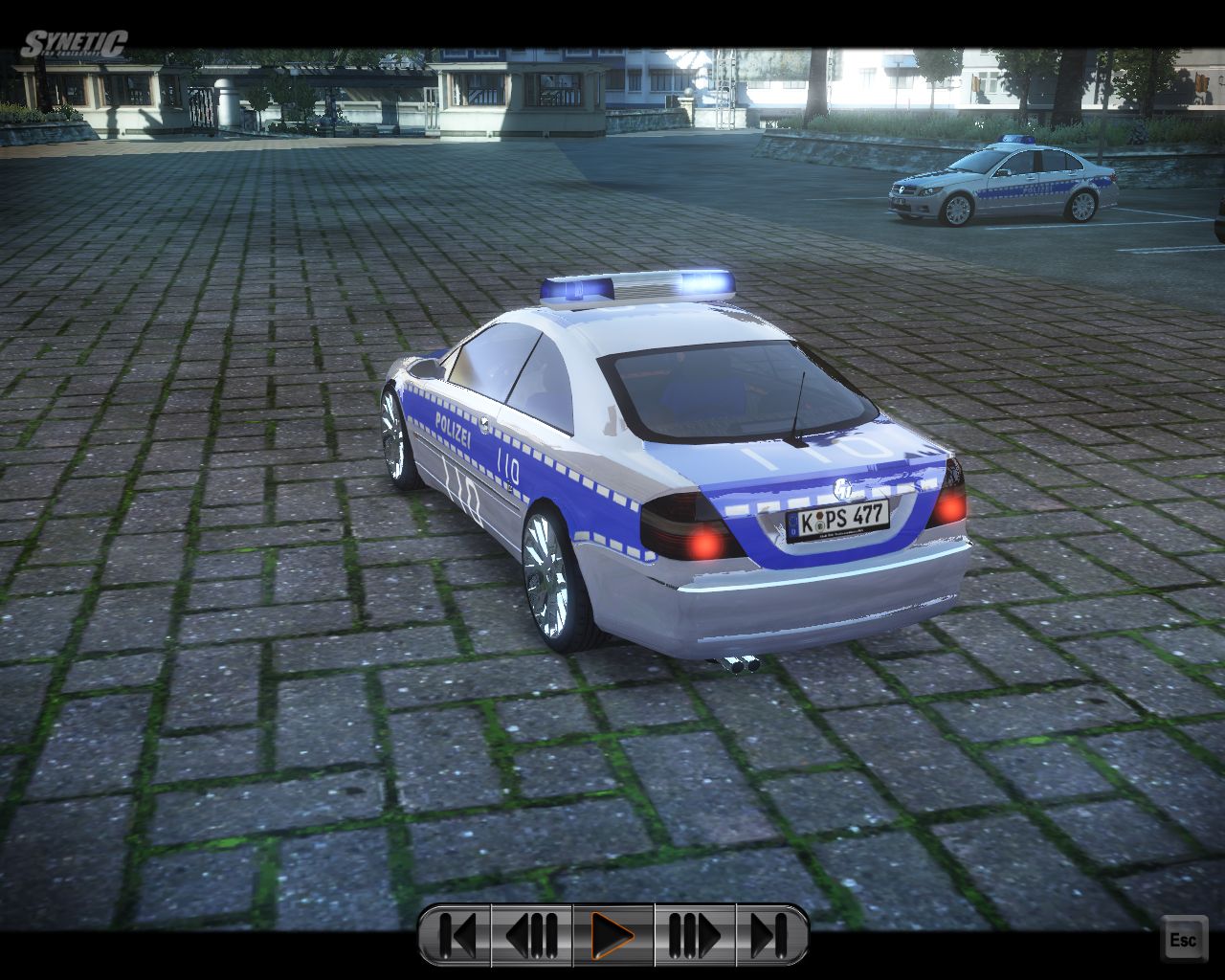
Task: Exit the replay with the Esc button
Action: tap(1183, 939)
